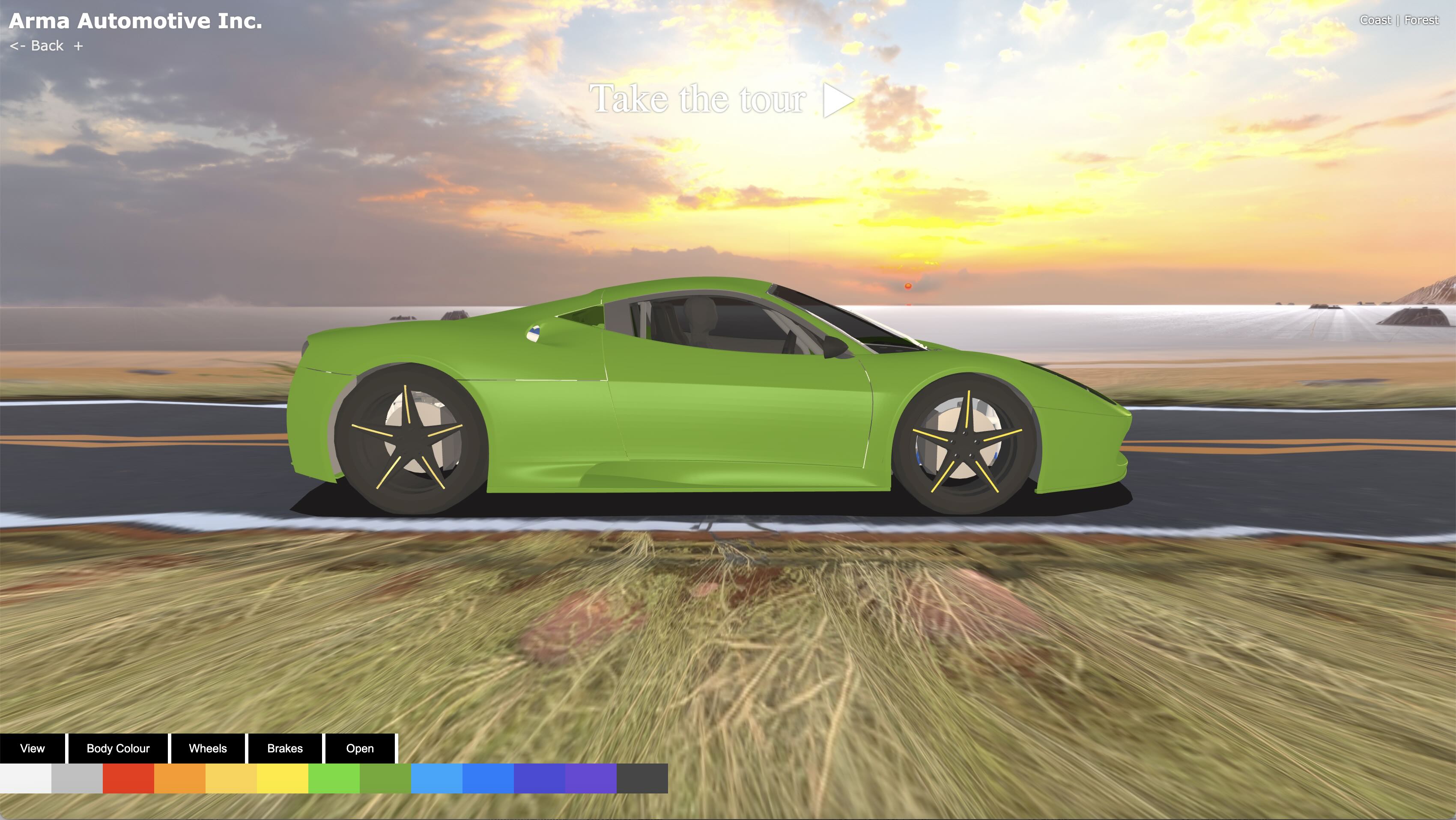Switch environment to Forest
1456x820 pixels.
point(1421,21)
